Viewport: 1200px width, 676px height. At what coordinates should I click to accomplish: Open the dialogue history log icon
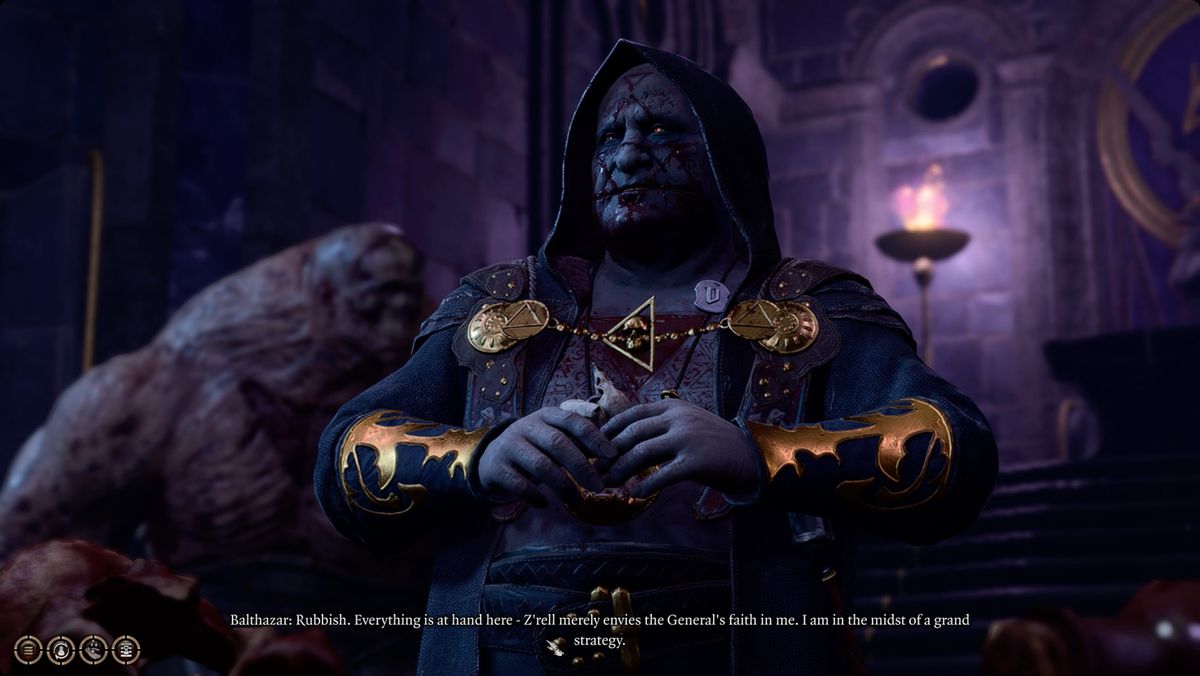[28, 650]
